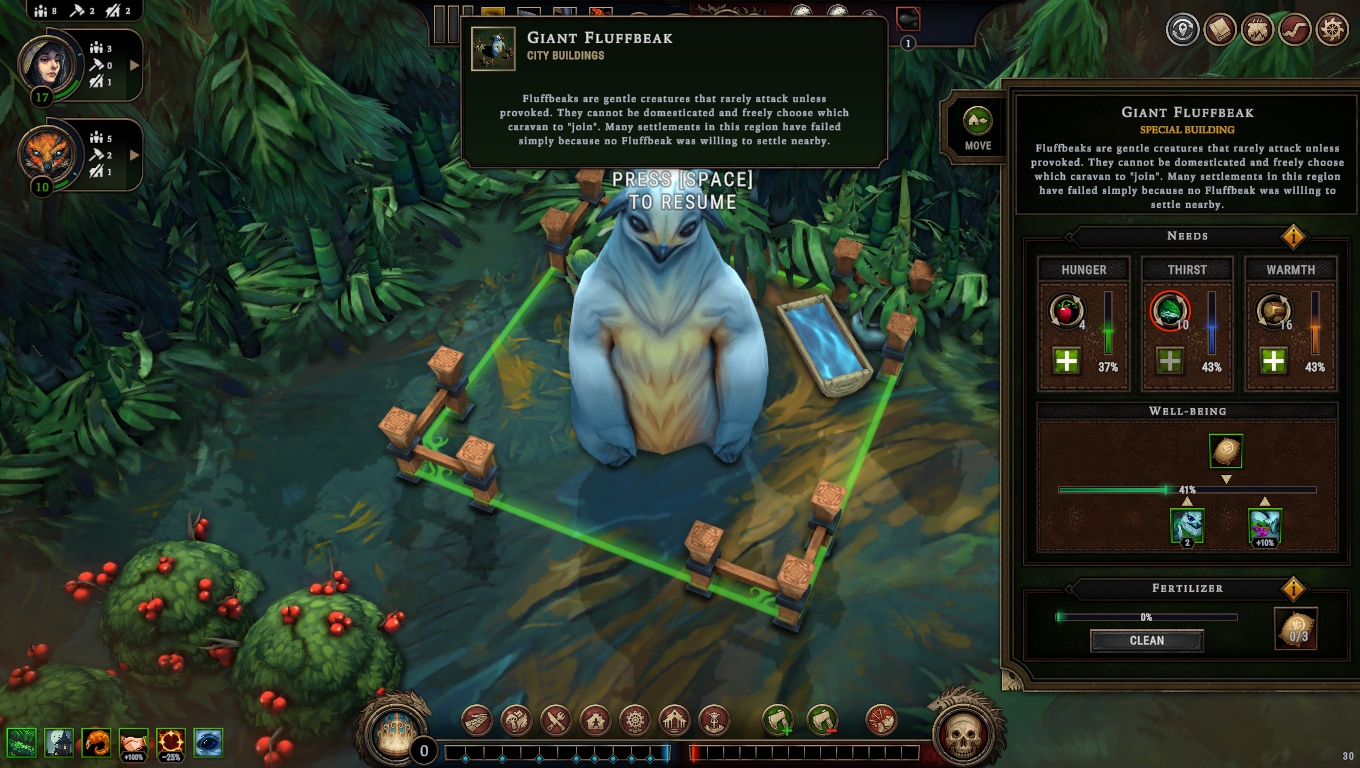Add food under the Hunger need
This screenshot has width=1360, height=768.
pyautogui.click(x=1067, y=361)
